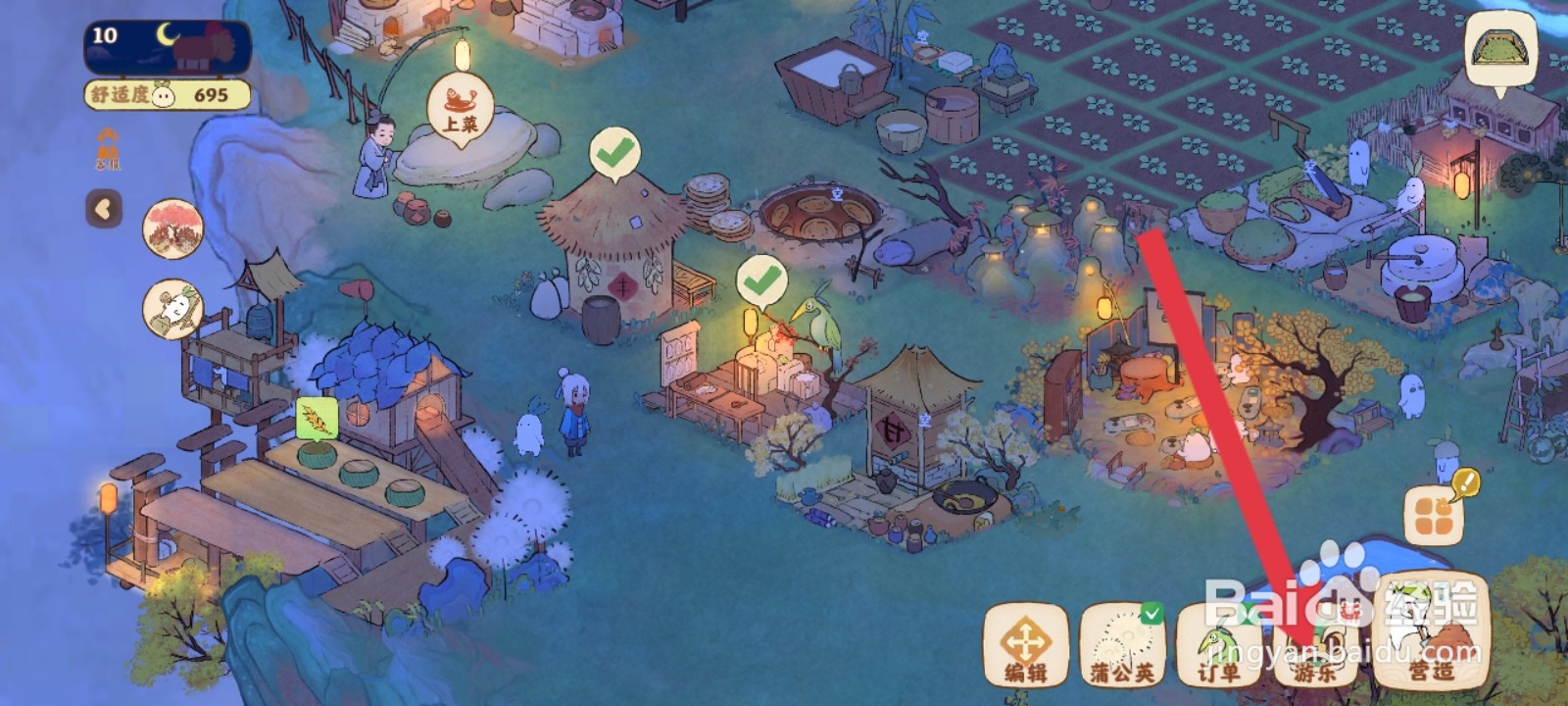Collect the checkmark bubble above the straw hut
1568x706 pixels.
pyautogui.click(x=614, y=154)
